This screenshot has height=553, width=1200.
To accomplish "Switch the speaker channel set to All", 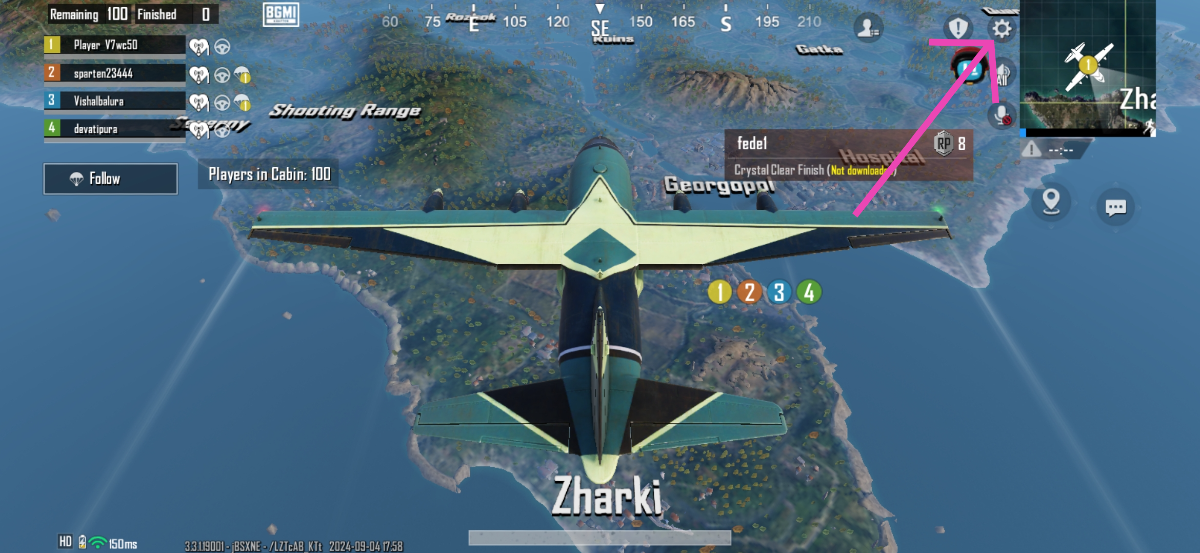I will point(1003,72).
